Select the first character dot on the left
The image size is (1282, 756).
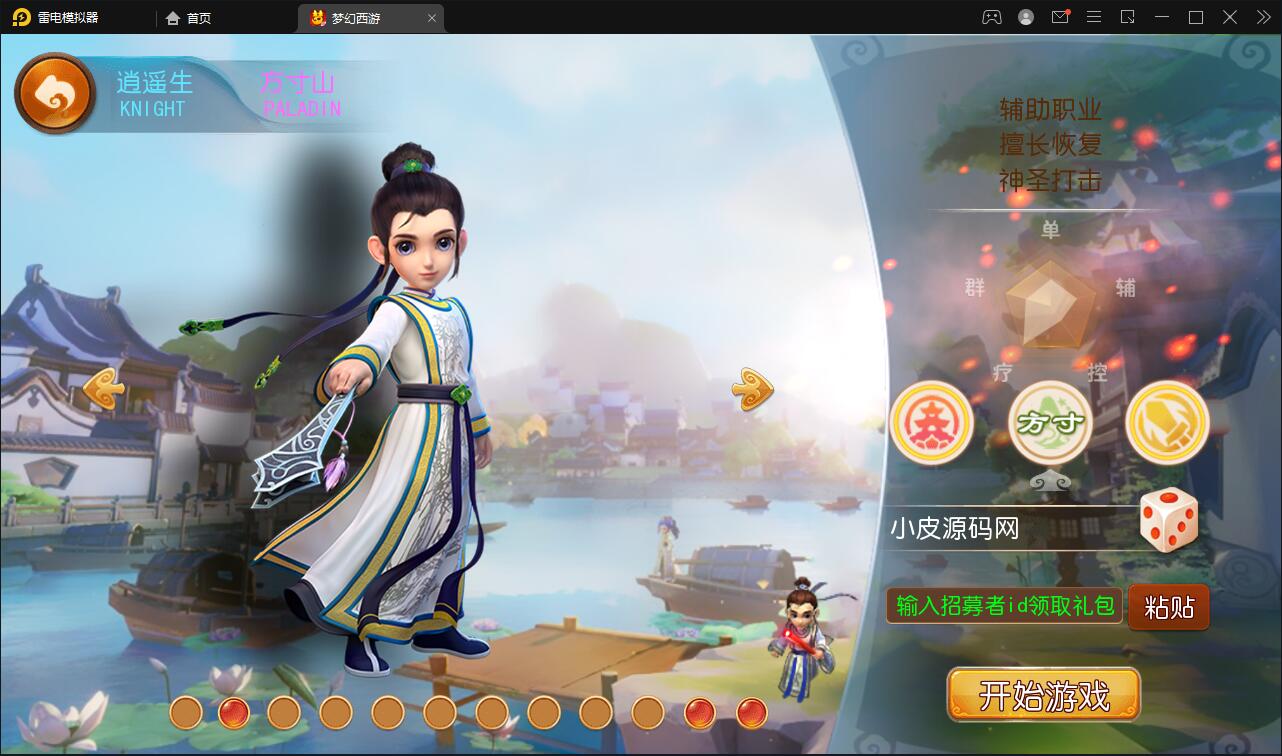[x=185, y=714]
